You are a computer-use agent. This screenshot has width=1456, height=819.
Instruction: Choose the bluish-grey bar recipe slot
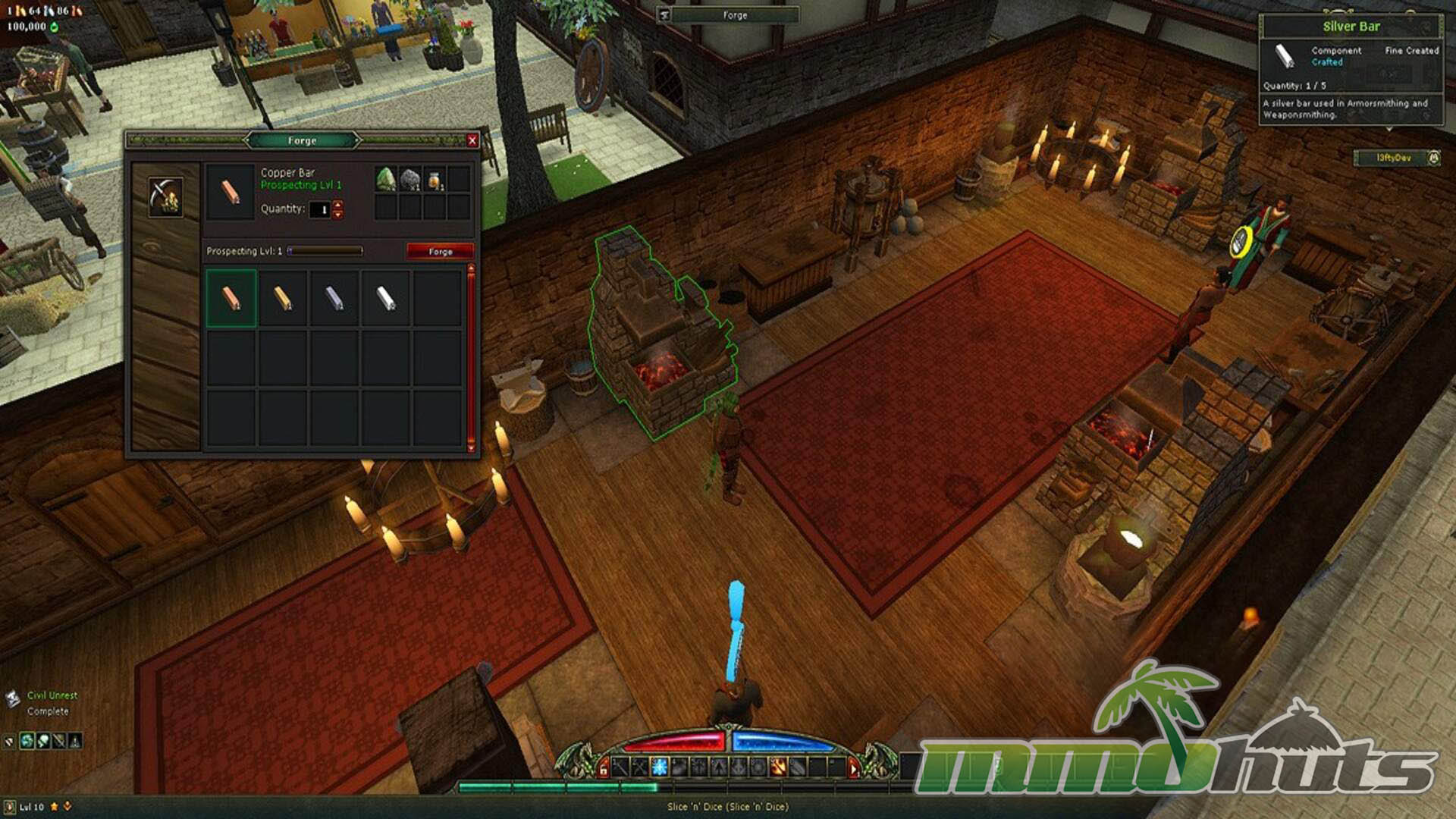[334, 298]
